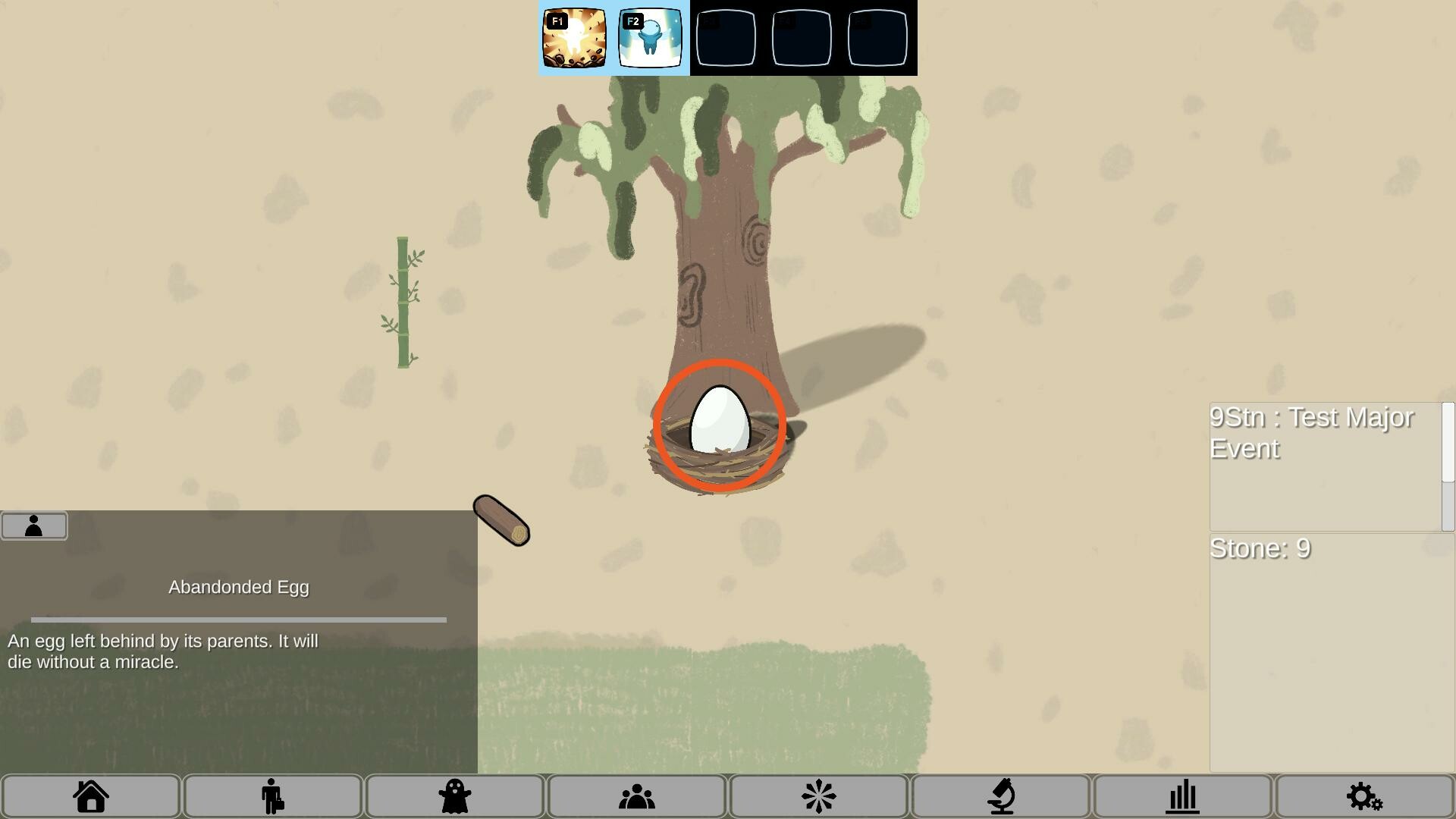The image size is (1456, 819).
Task: Open the settings gear menu
Action: (x=1363, y=796)
